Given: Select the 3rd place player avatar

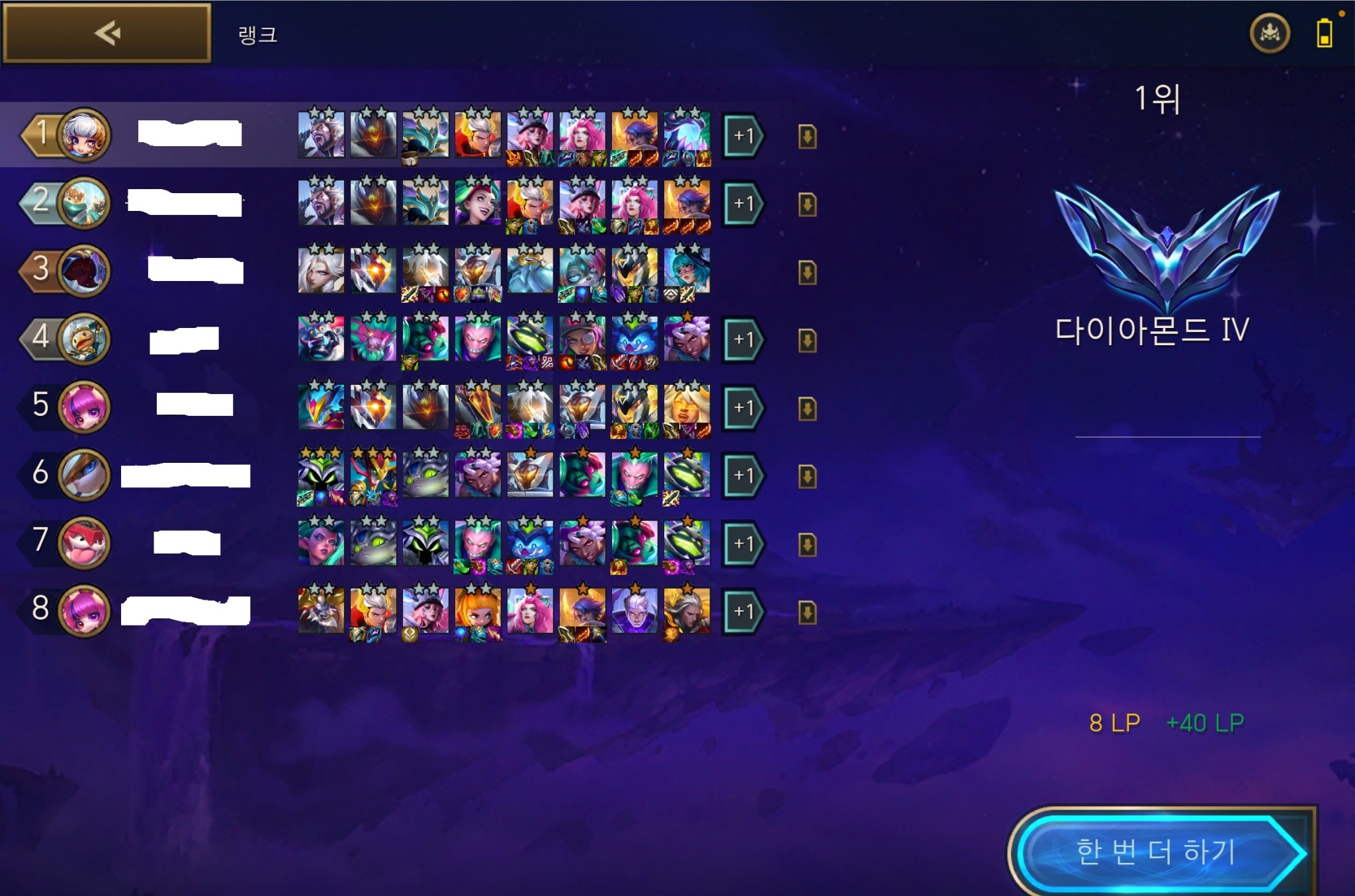Looking at the screenshot, I should click(x=84, y=270).
